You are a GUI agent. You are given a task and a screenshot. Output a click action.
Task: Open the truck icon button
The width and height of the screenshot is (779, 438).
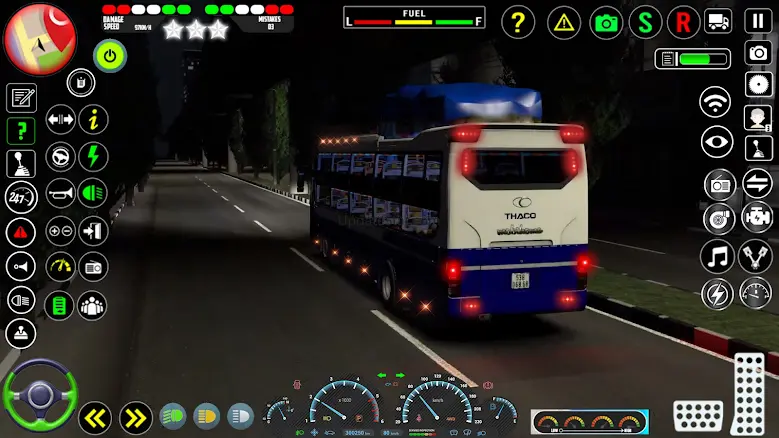coord(718,21)
